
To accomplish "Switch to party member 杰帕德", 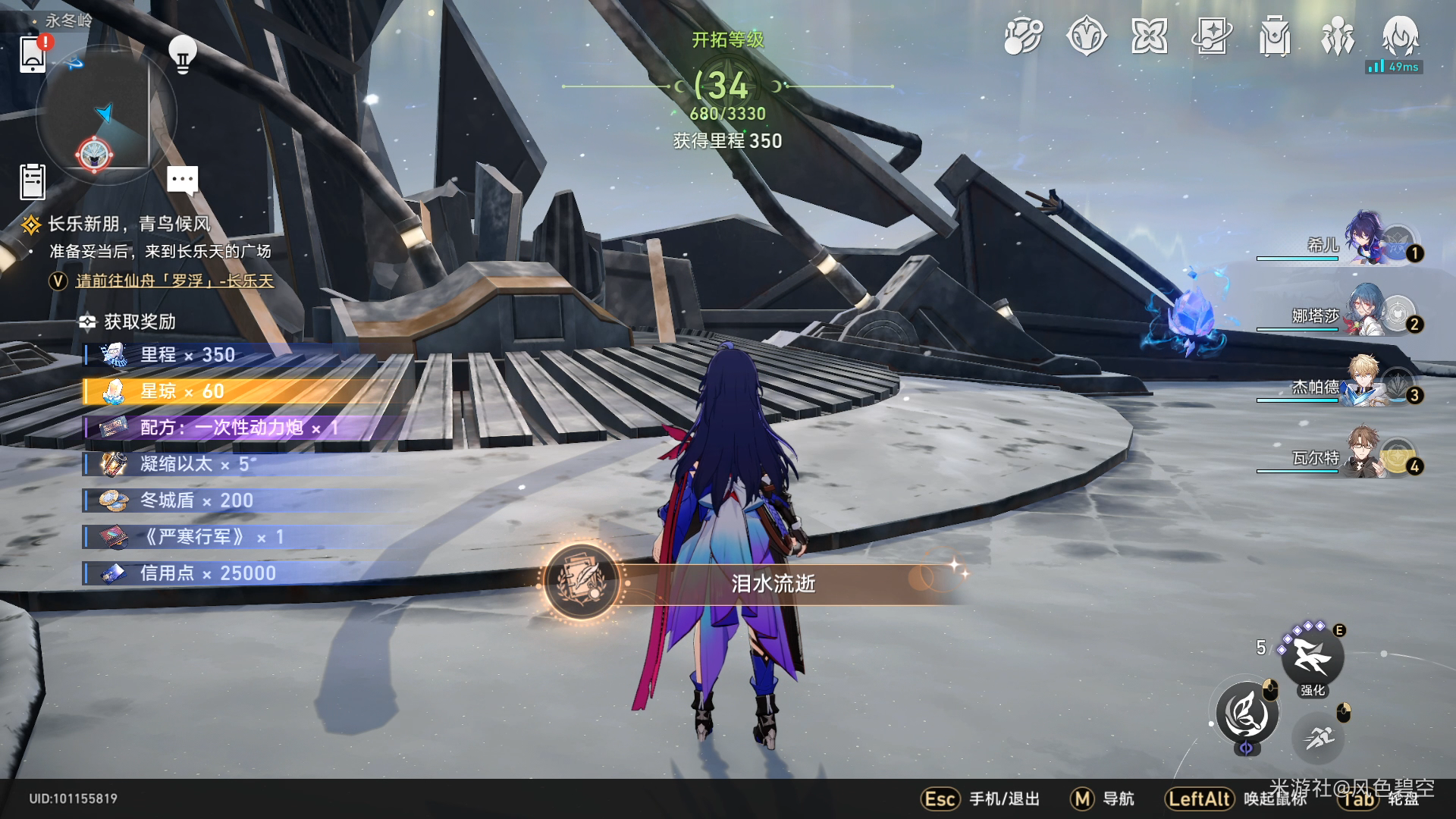I will (1365, 383).
